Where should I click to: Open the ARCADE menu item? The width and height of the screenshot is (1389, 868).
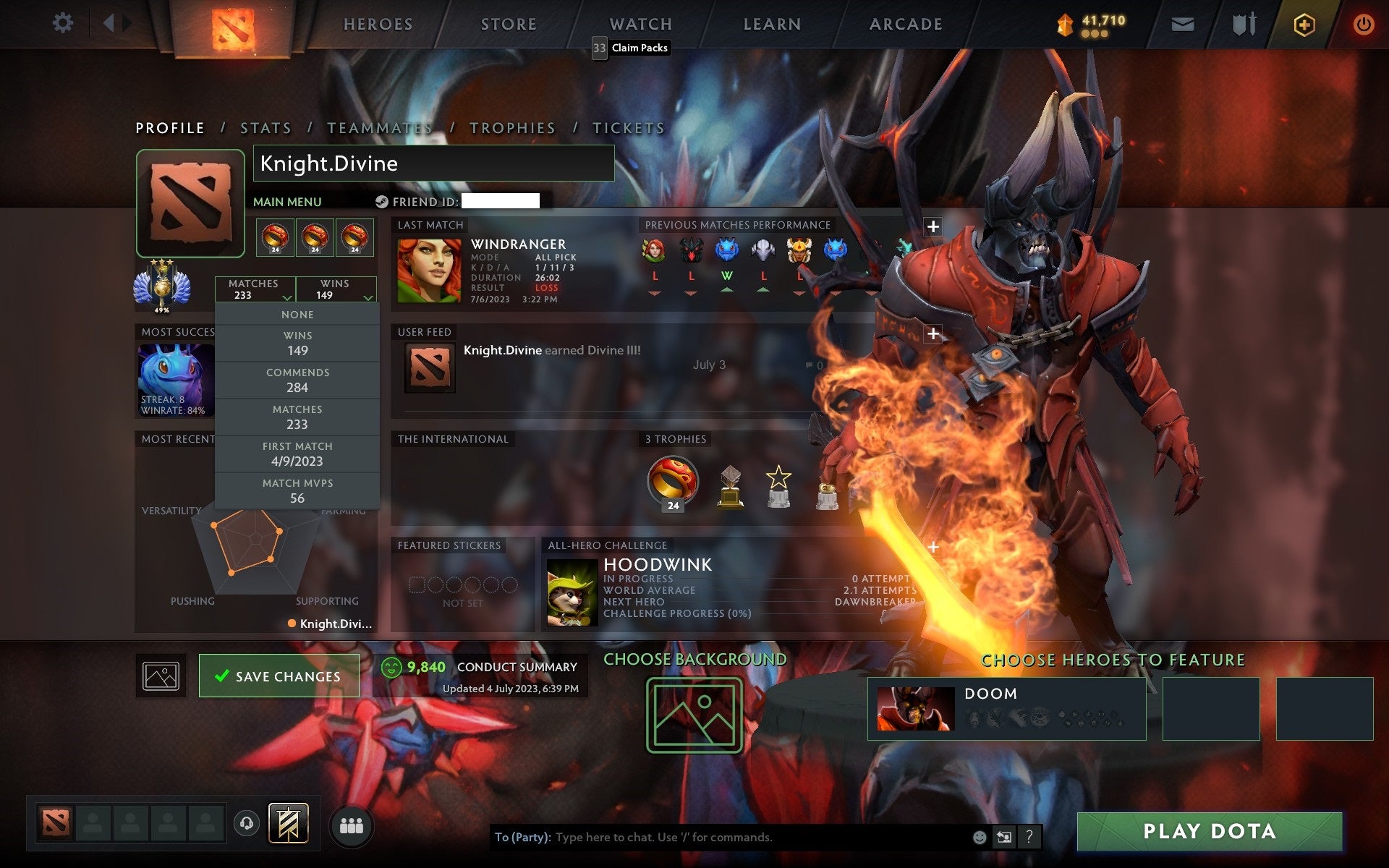[x=905, y=24]
